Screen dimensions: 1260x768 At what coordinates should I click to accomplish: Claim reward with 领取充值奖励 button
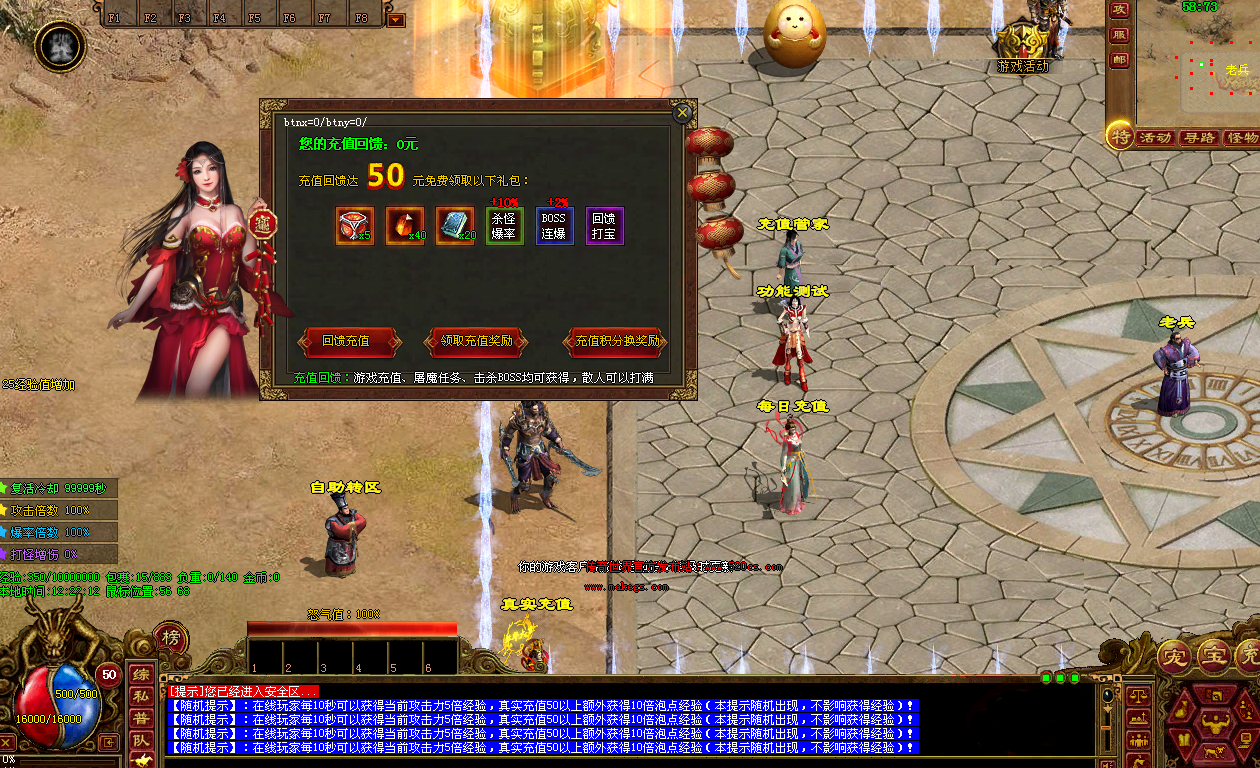pos(477,341)
